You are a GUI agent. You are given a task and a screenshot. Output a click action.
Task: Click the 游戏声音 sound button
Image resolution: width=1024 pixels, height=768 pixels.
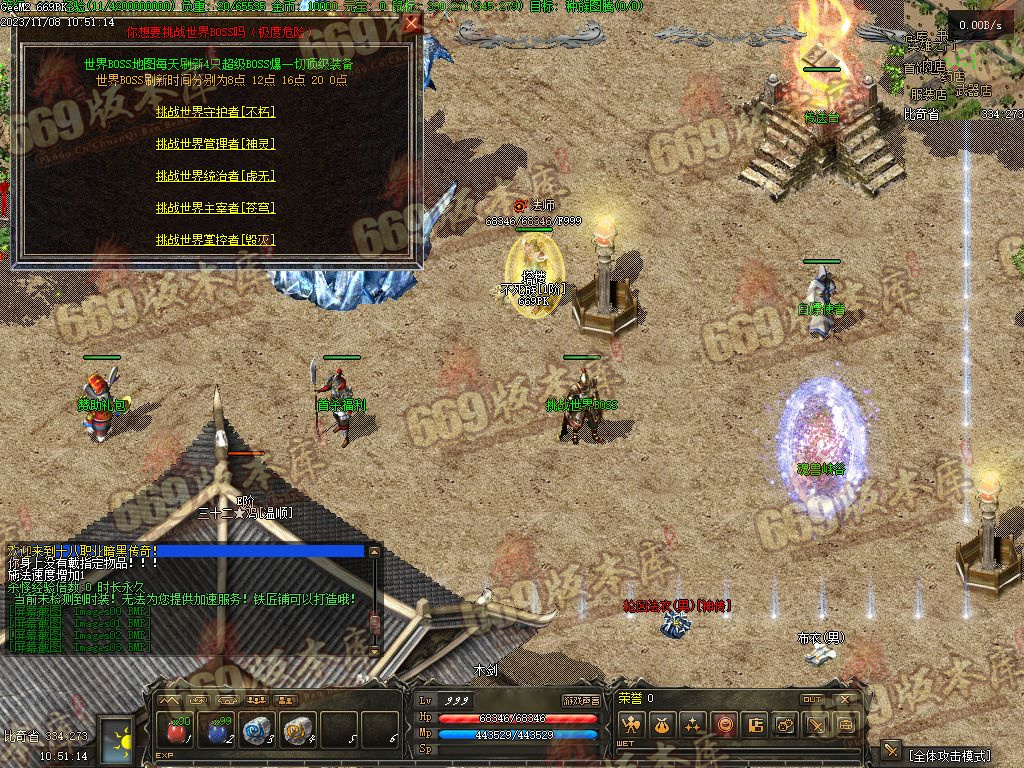(x=581, y=701)
